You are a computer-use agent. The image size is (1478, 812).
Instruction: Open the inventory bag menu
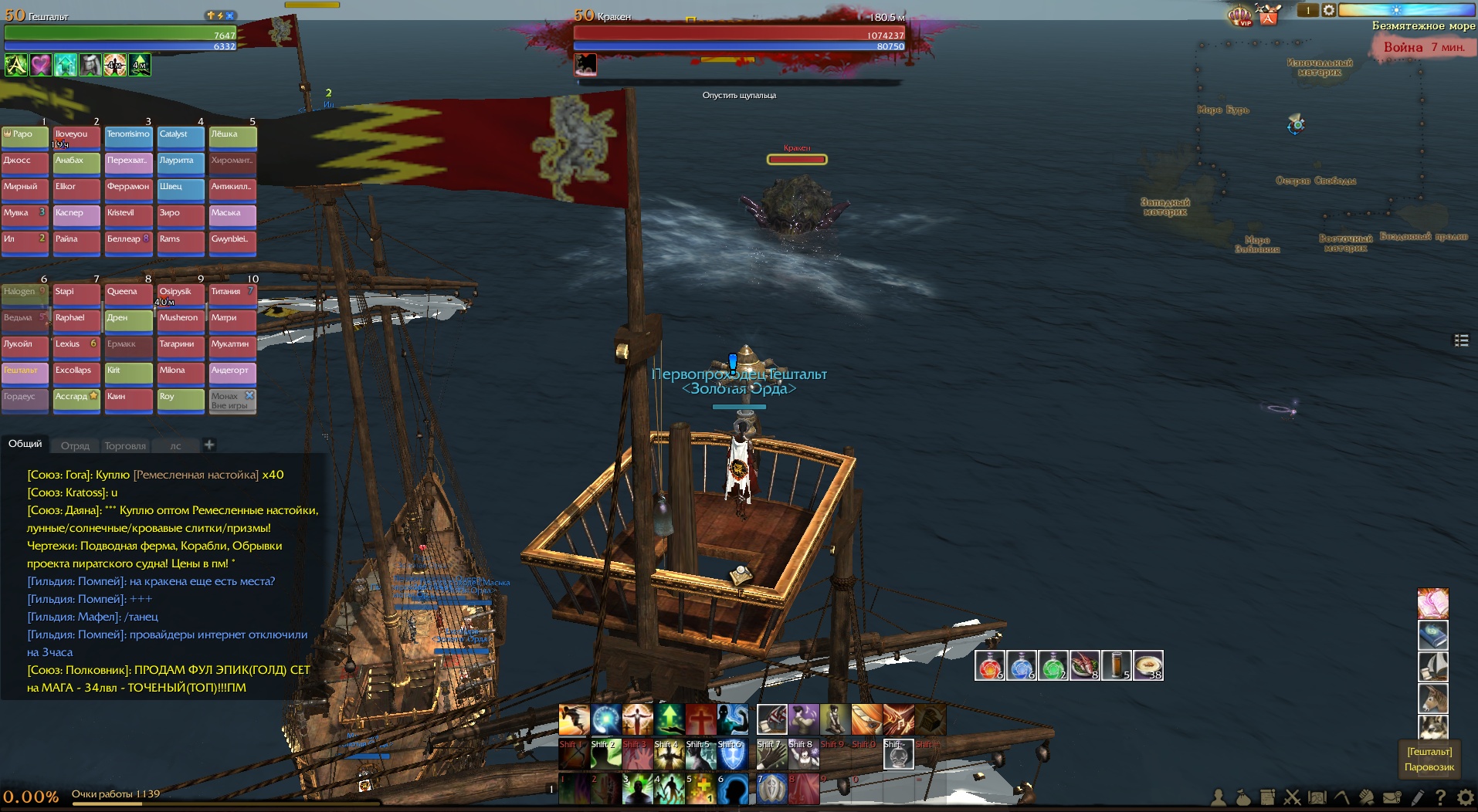[1242, 797]
